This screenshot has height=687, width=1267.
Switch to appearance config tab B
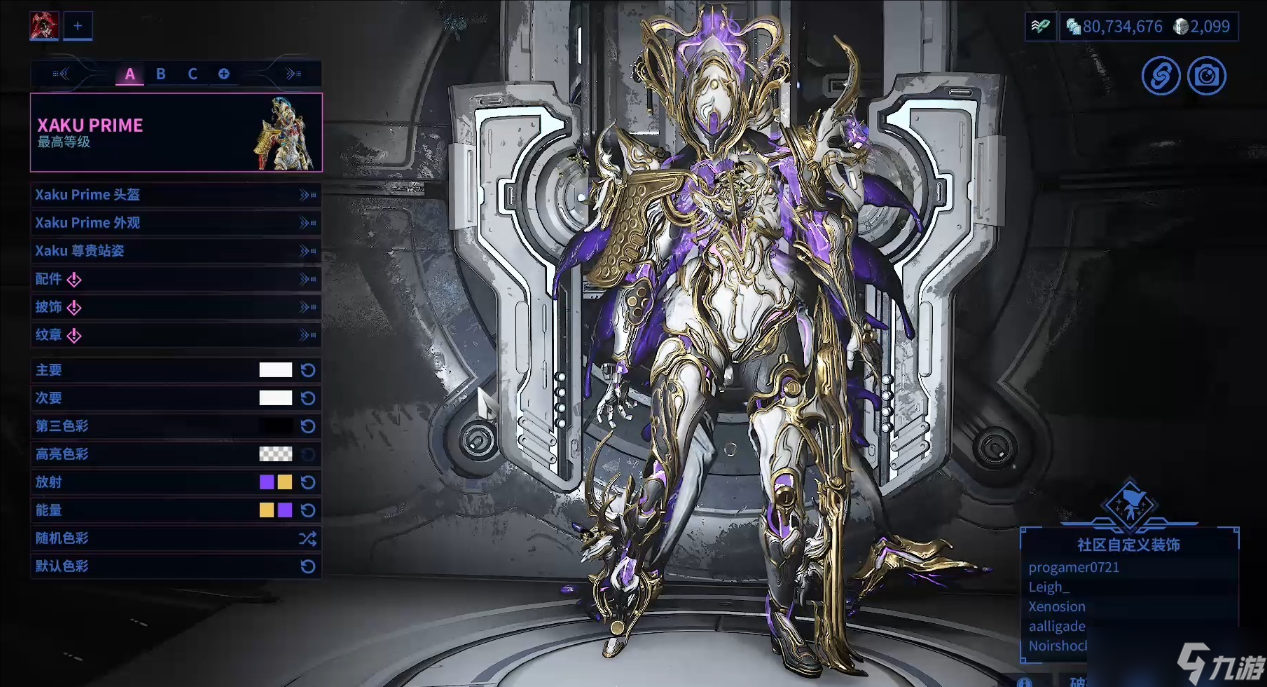tap(160, 74)
